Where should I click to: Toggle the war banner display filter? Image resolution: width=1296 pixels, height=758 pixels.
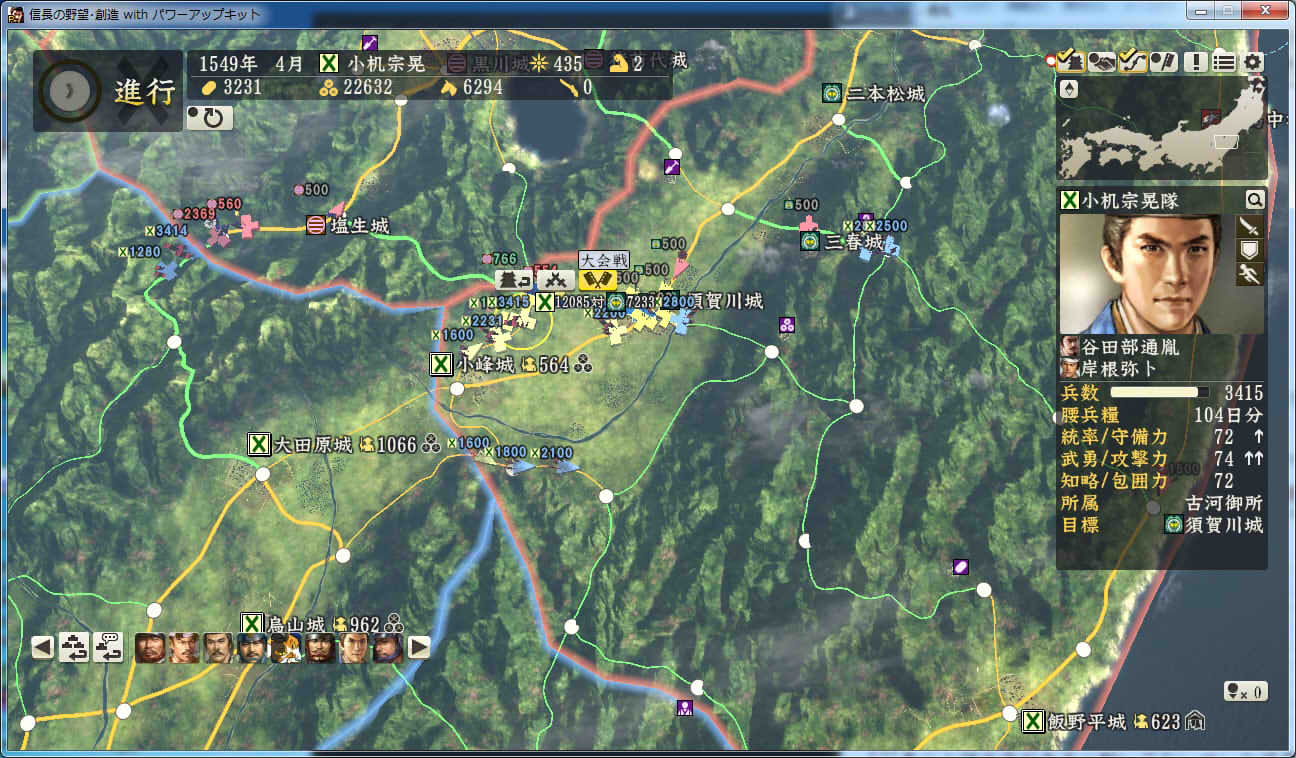(x=1163, y=61)
